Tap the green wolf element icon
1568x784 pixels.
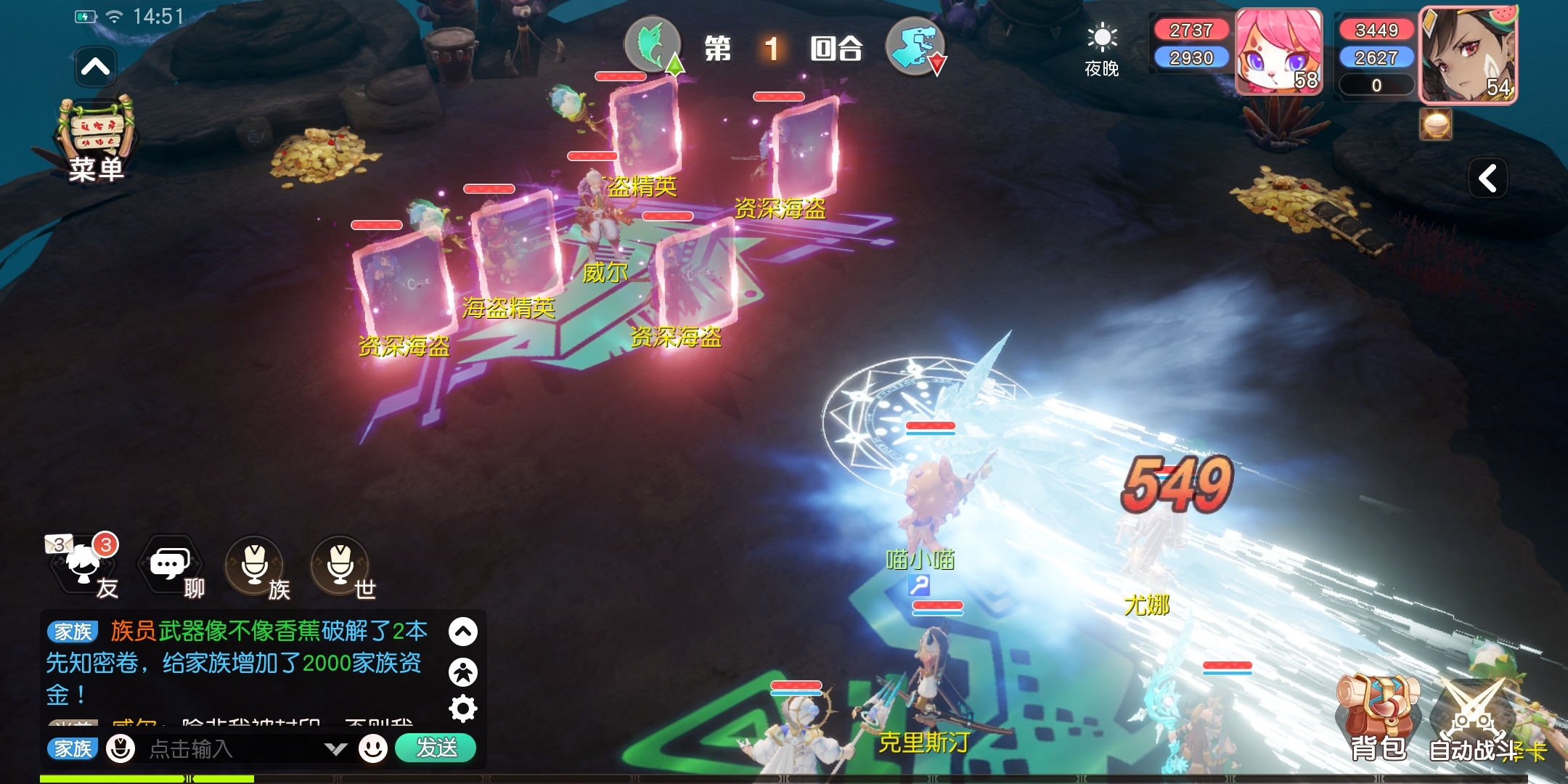point(653,45)
